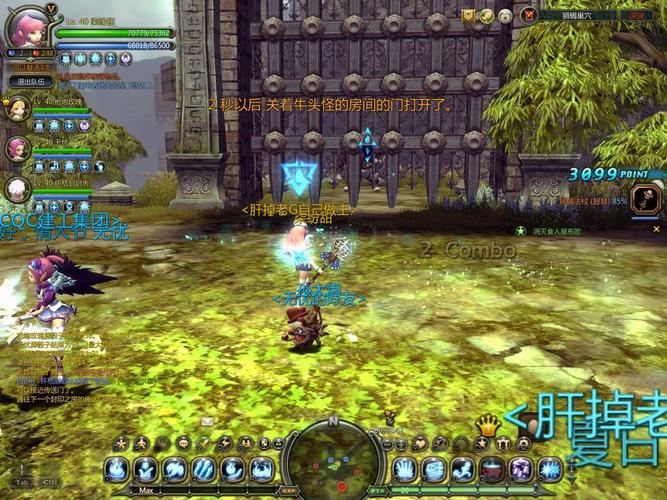Open the speech bubble chat icon
The image size is (667, 500).
coord(185,443)
